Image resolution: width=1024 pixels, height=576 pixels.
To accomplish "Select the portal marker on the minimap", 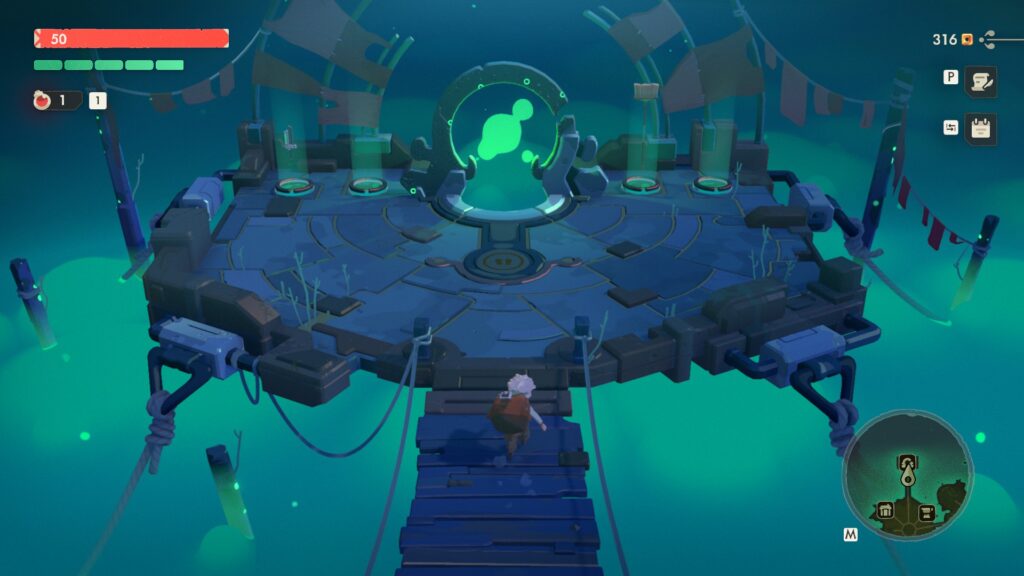I will (x=907, y=462).
